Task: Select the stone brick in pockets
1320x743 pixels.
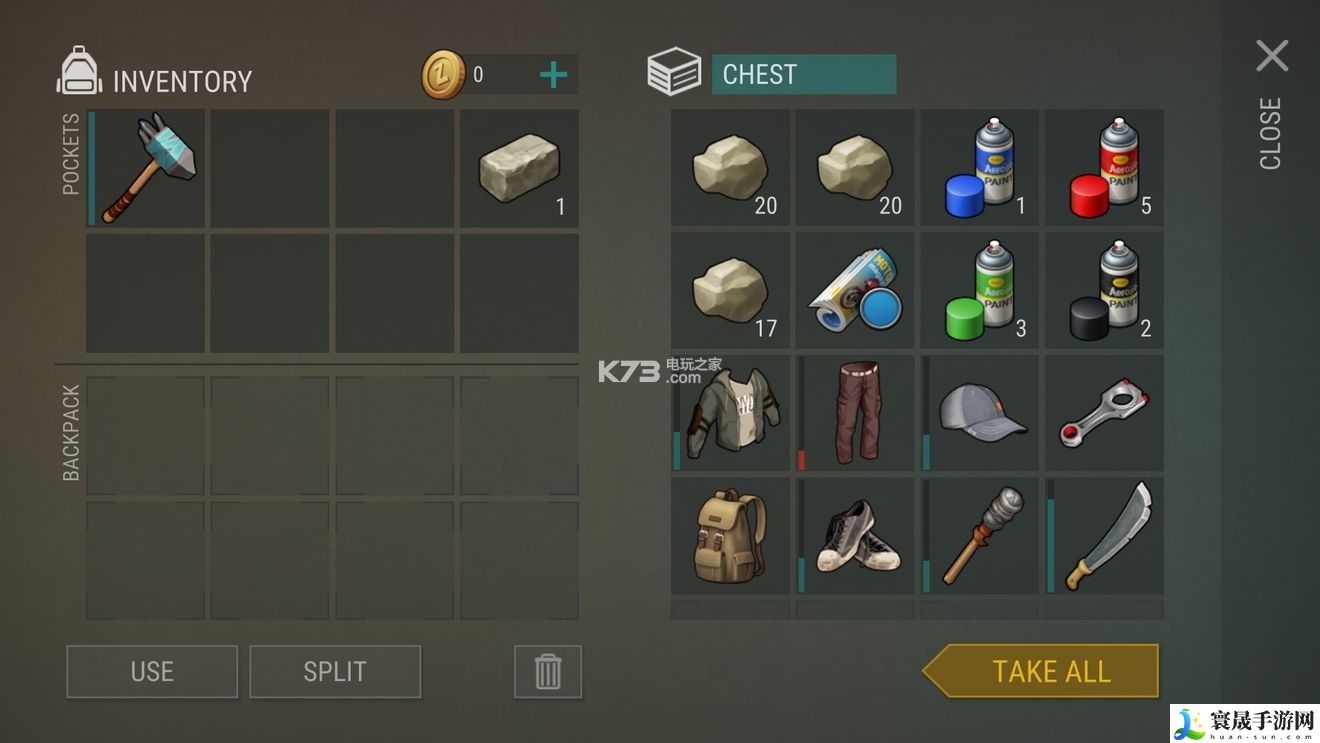Action: (x=520, y=168)
